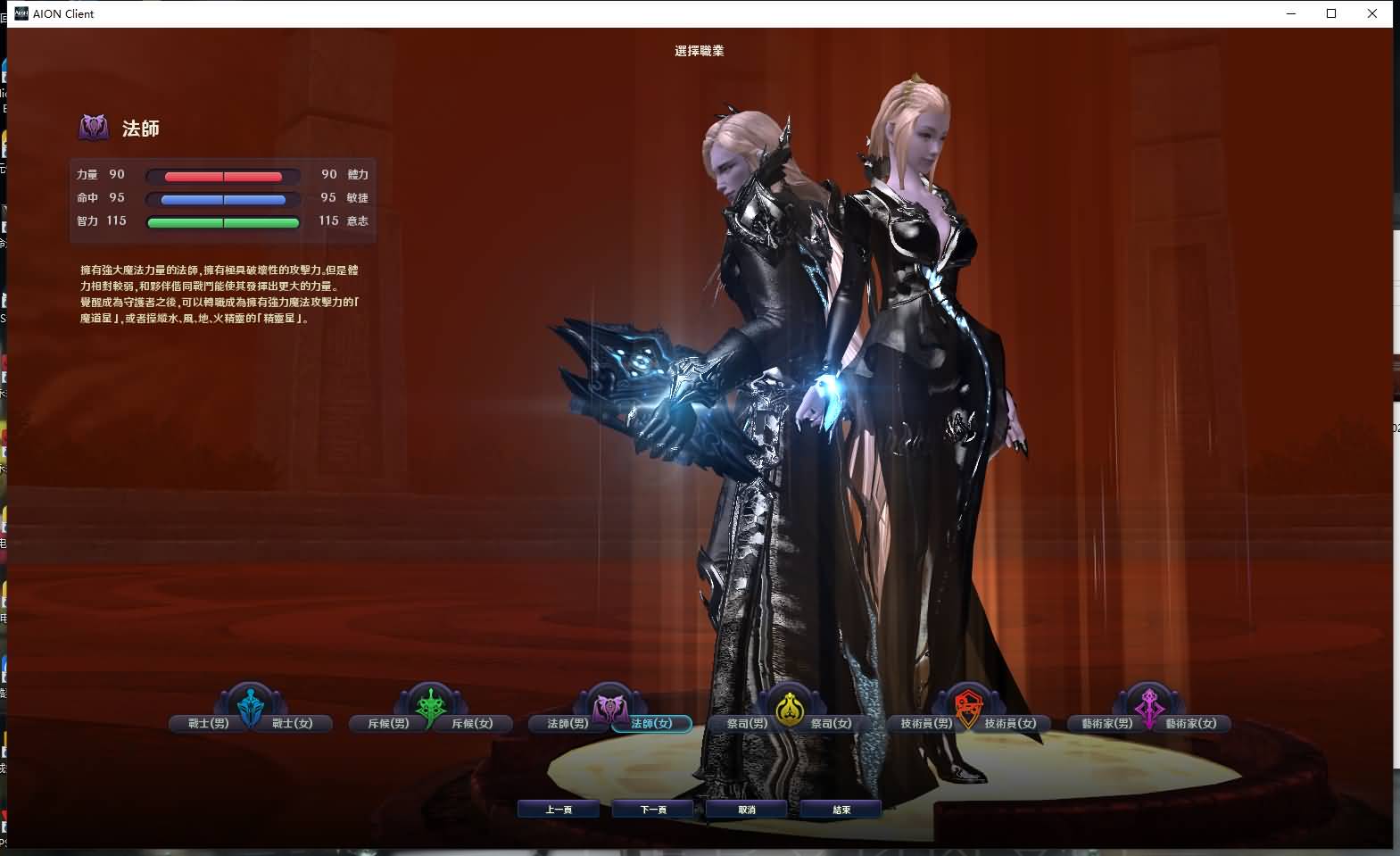Screen dimensions: 1400x856
Task: Minimize the AION Client window
Action: (x=1291, y=13)
